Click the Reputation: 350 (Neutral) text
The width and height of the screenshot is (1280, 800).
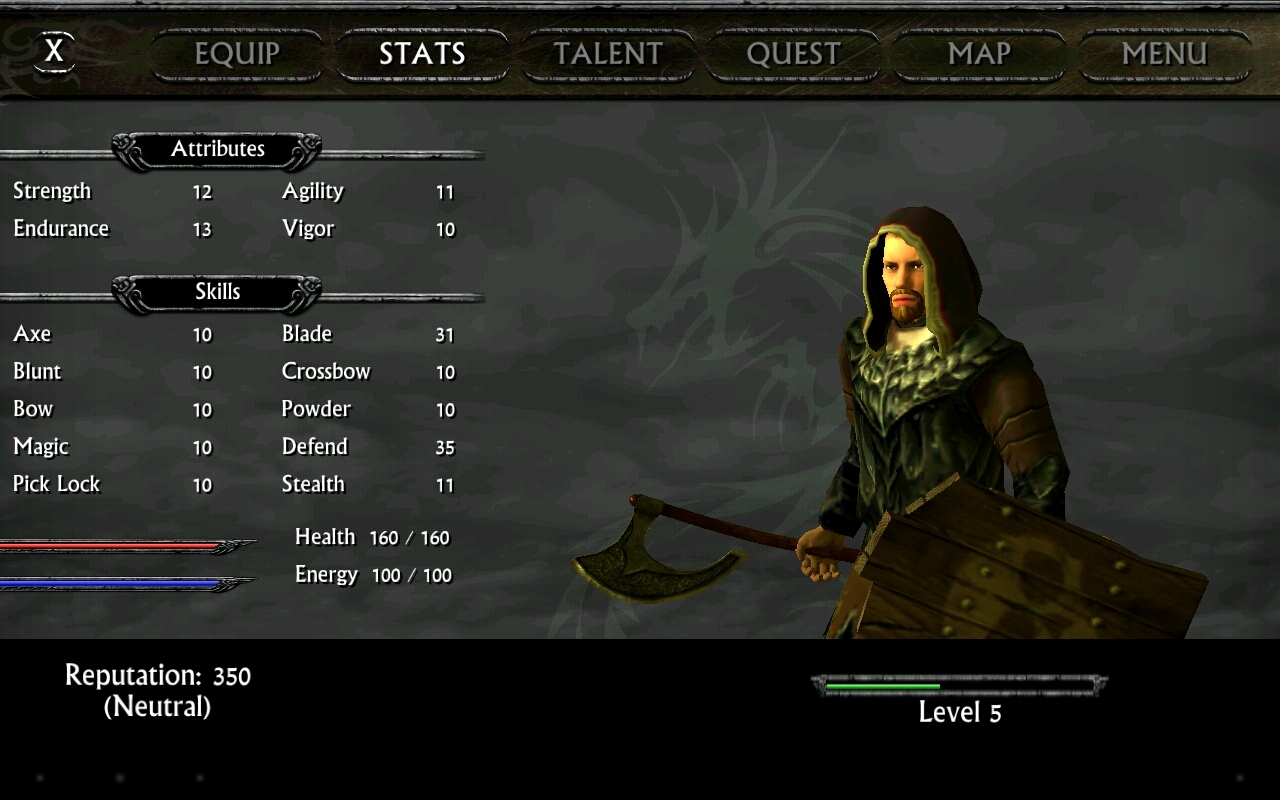click(x=157, y=689)
